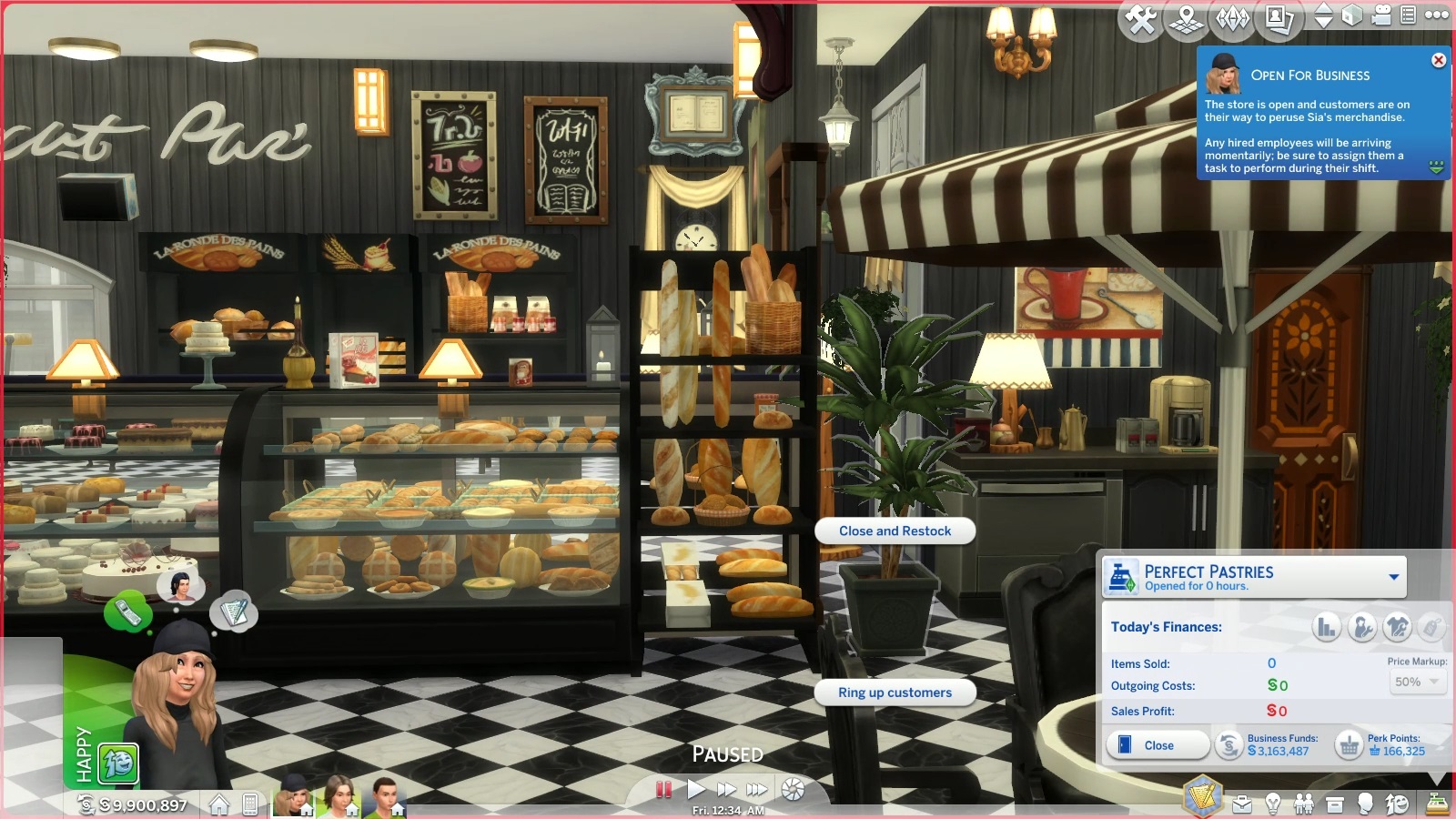Screen dimensions: 1456x819
Task: Open the Relationships panel two-people icon
Action: tap(1306, 806)
